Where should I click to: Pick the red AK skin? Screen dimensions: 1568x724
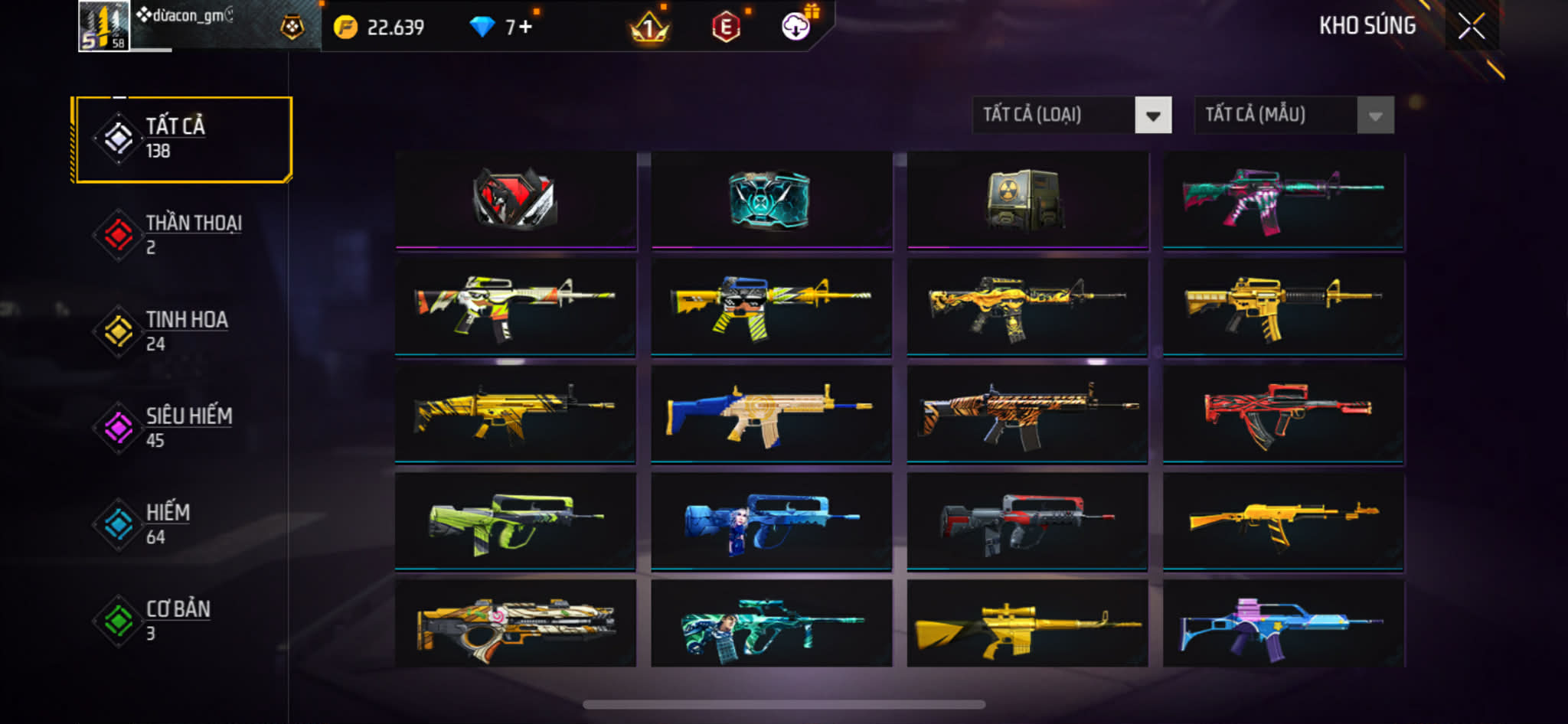1283,413
